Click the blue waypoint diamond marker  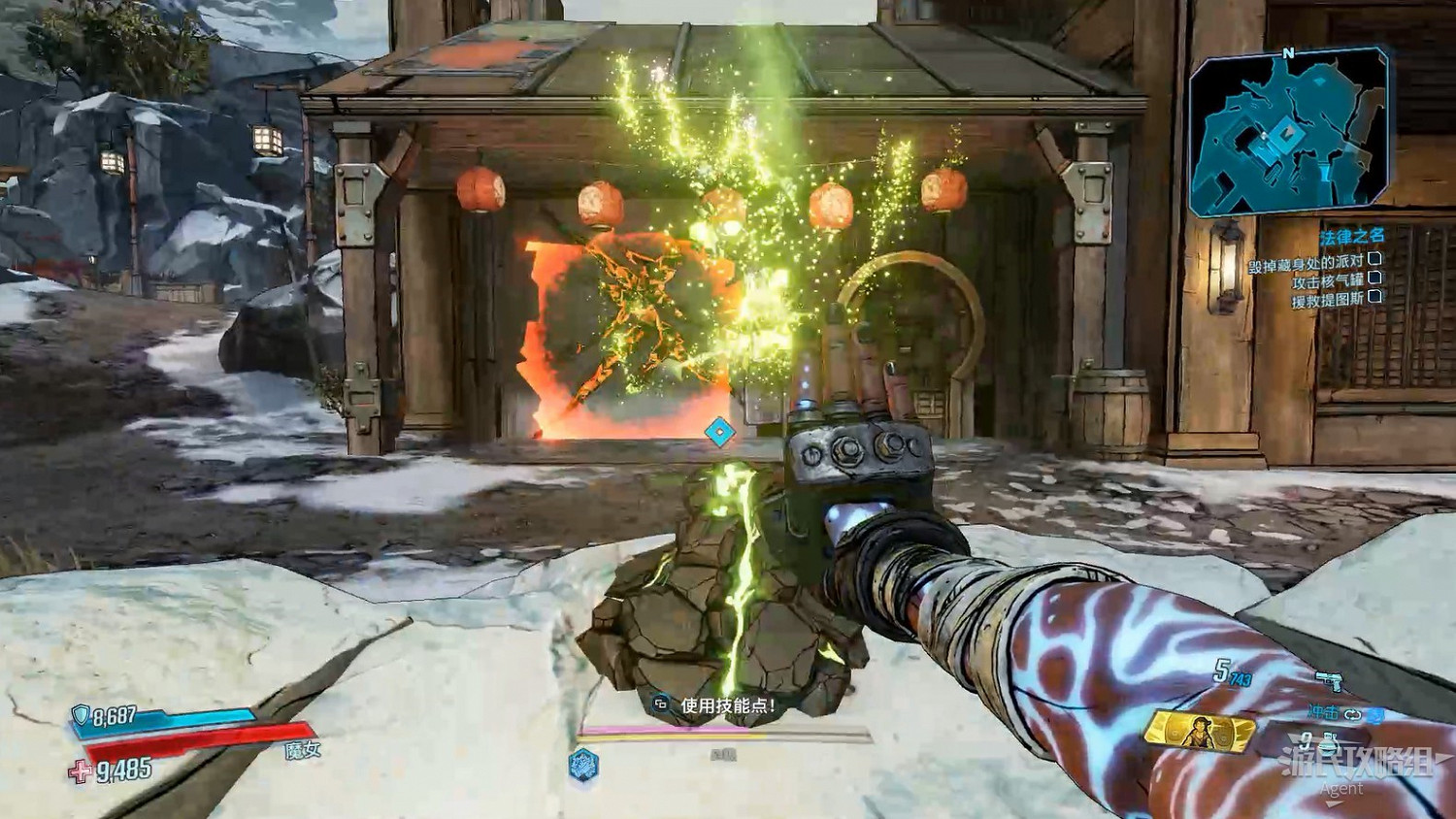tap(718, 432)
